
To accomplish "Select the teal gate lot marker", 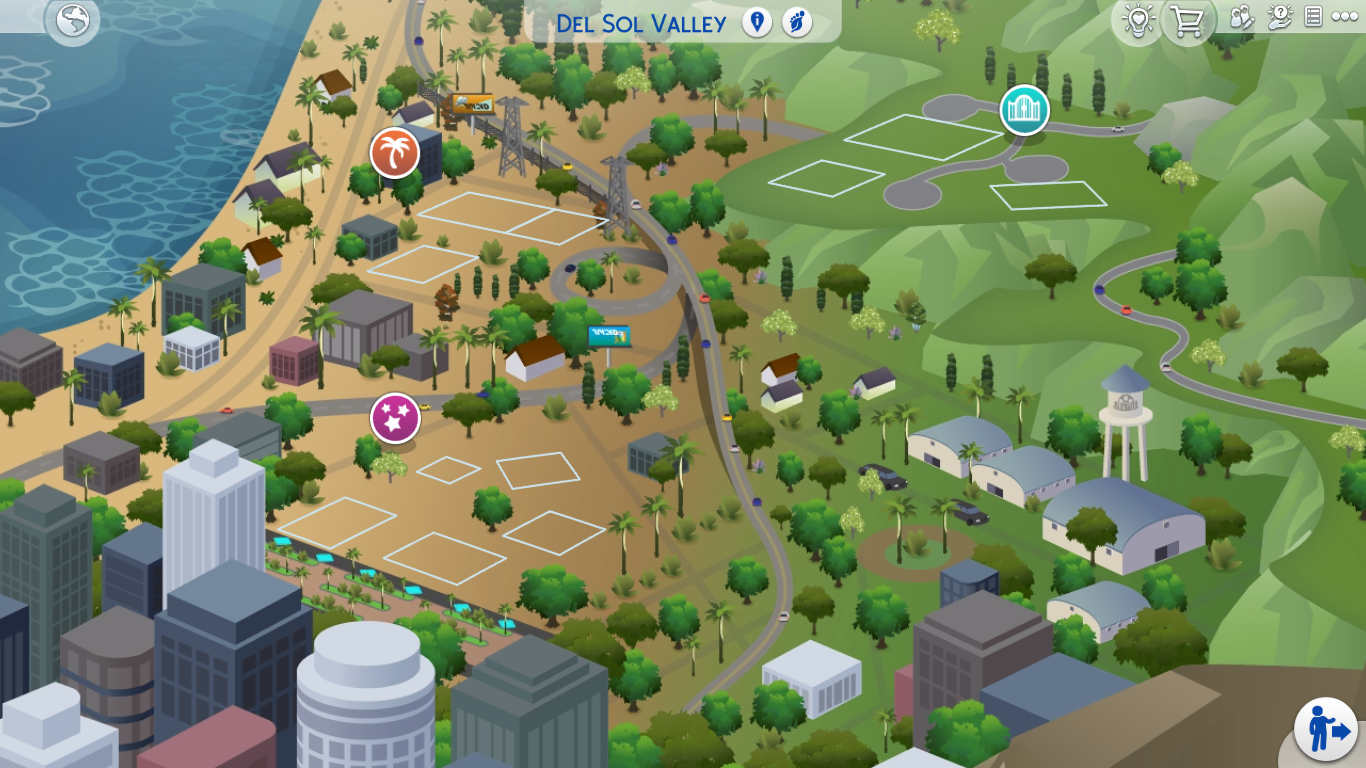I will (1024, 110).
